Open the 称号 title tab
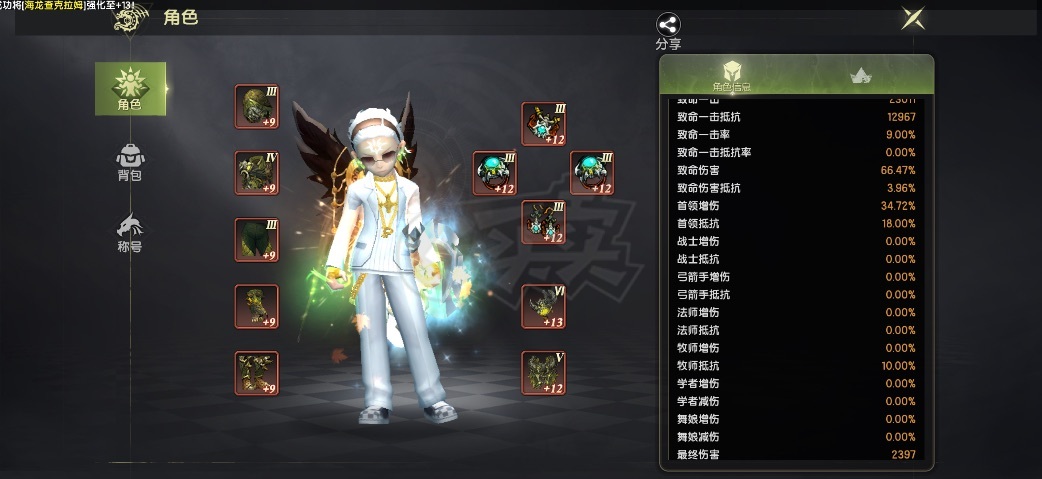The height and width of the screenshot is (479, 1042). 130,233
